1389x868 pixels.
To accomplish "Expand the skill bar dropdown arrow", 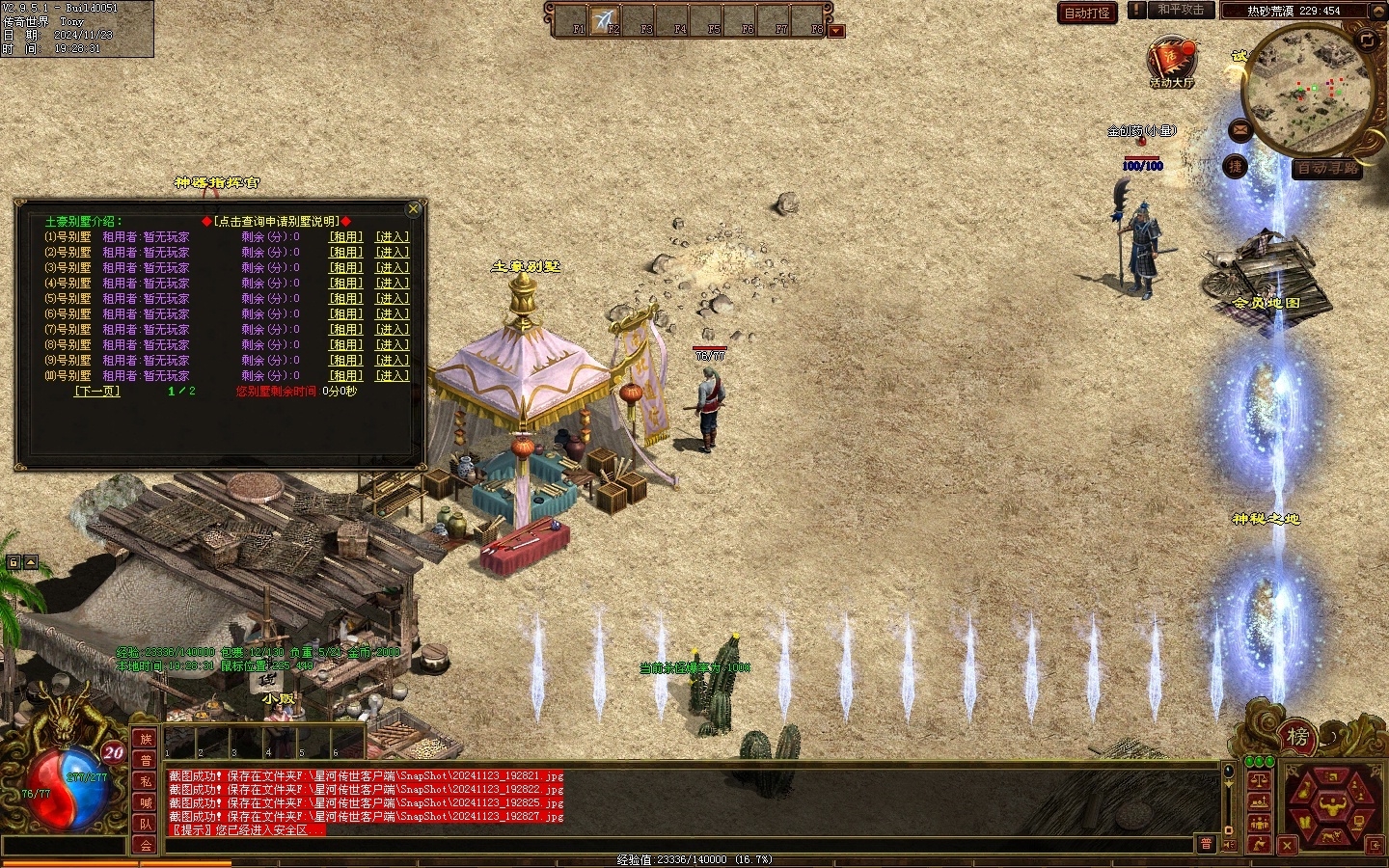I will click(836, 30).
